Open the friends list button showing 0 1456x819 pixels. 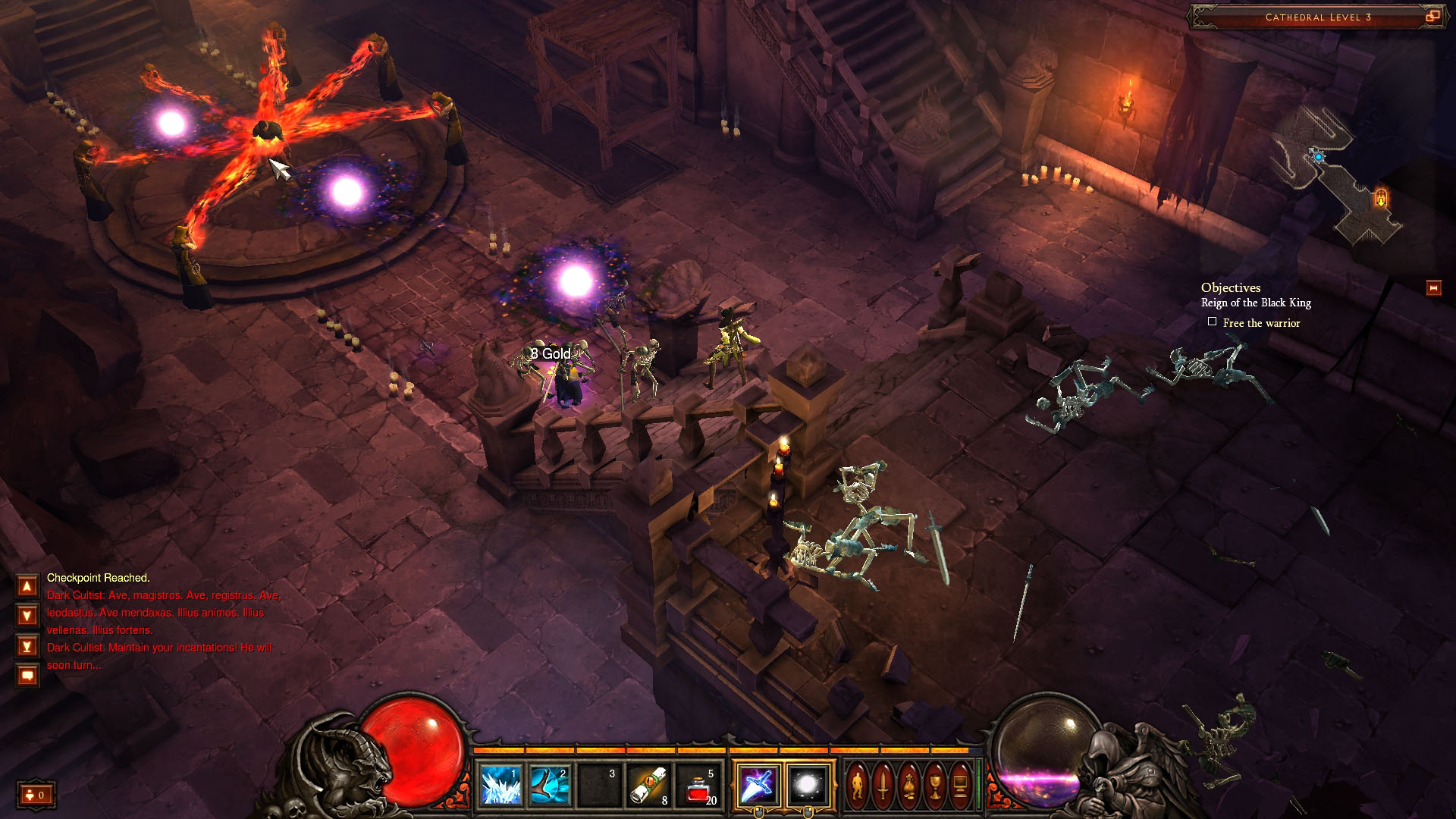(x=36, y=795)
